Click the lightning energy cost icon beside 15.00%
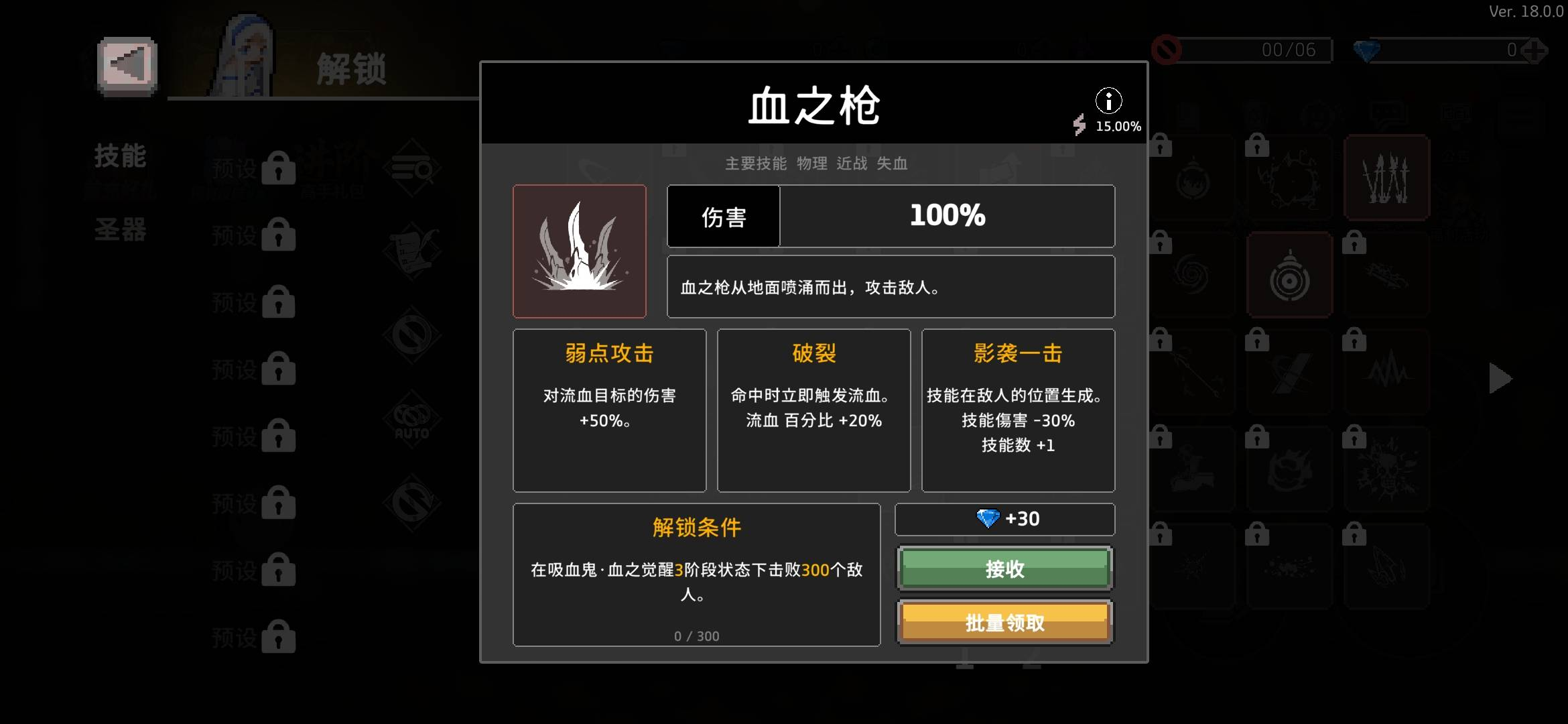This screenshot has height=724, width=1568. point(1080,125)
